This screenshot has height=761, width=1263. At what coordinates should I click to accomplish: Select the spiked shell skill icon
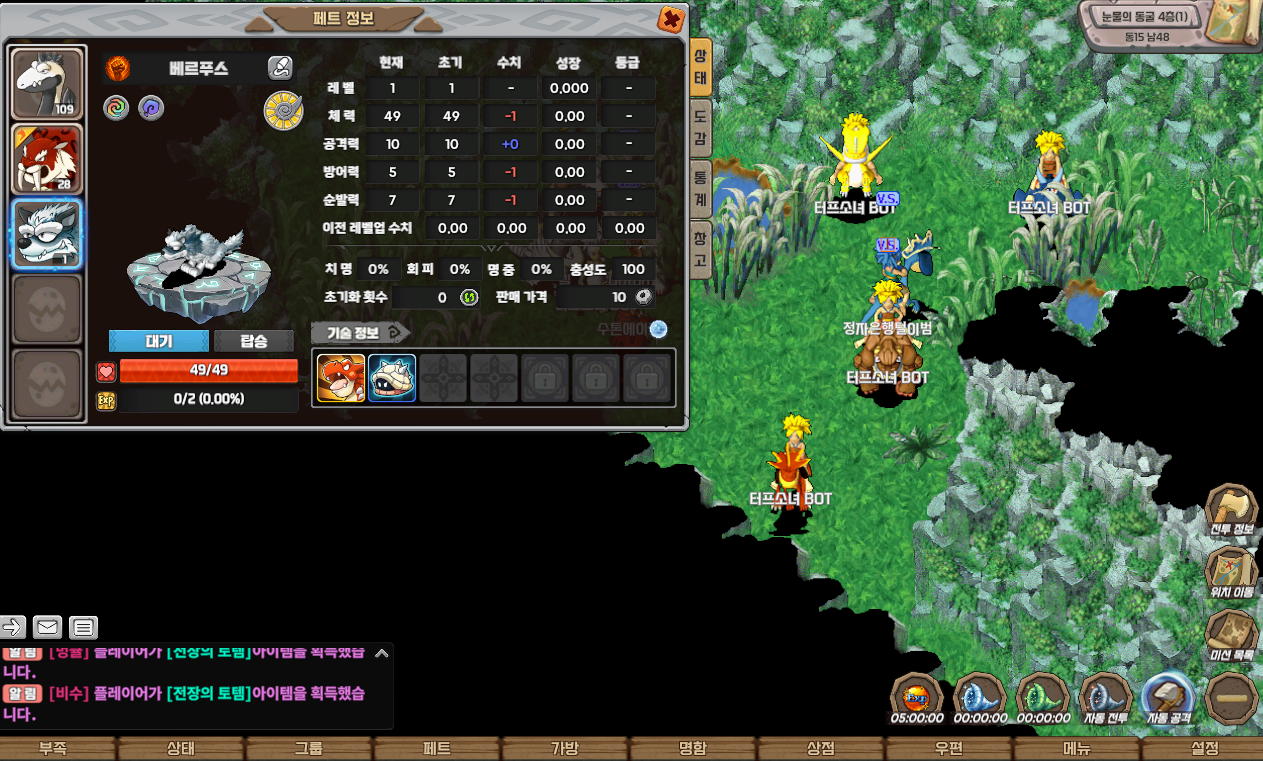392,378
